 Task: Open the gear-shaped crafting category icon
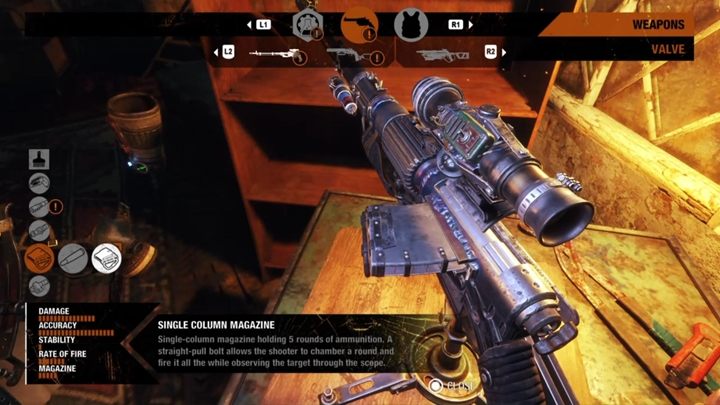(306, 25)
